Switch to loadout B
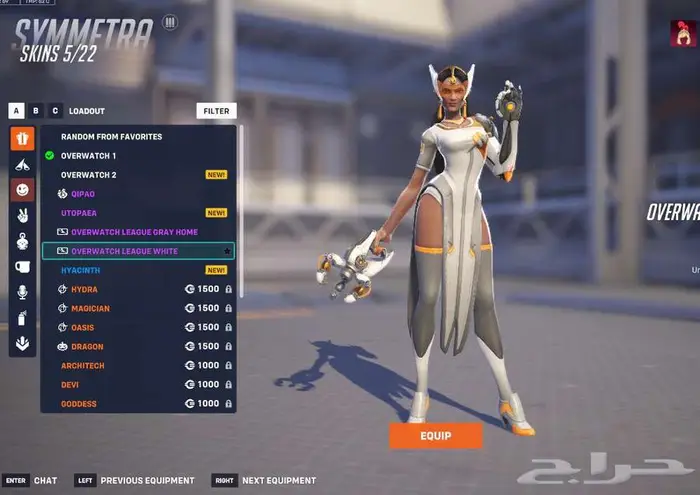The image size is (700, 495). 36,111
